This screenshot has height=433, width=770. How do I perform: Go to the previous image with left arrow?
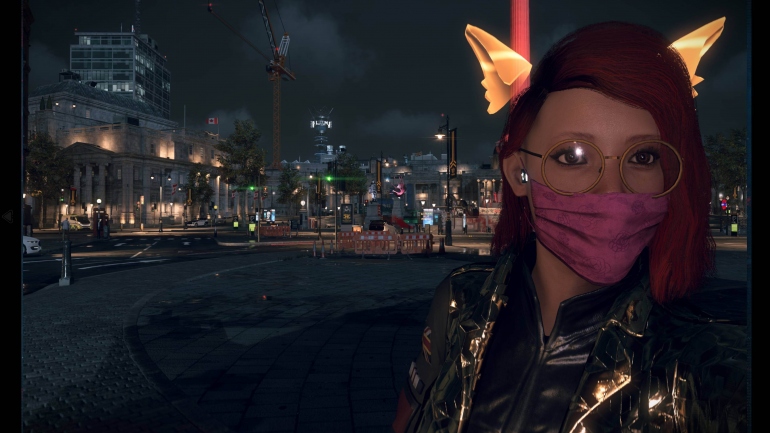tap(8, 216)
